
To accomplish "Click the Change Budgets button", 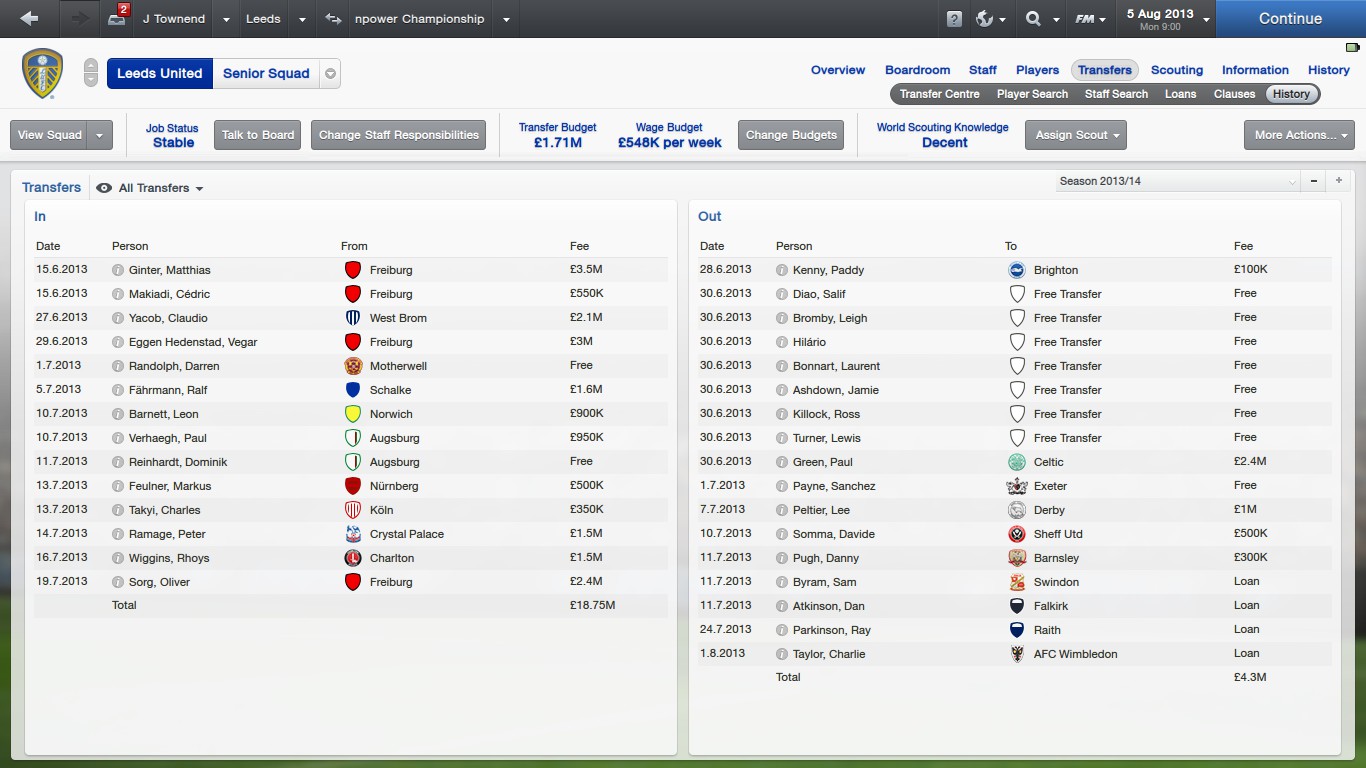I will pyautogui.click(x=791, y=135).
